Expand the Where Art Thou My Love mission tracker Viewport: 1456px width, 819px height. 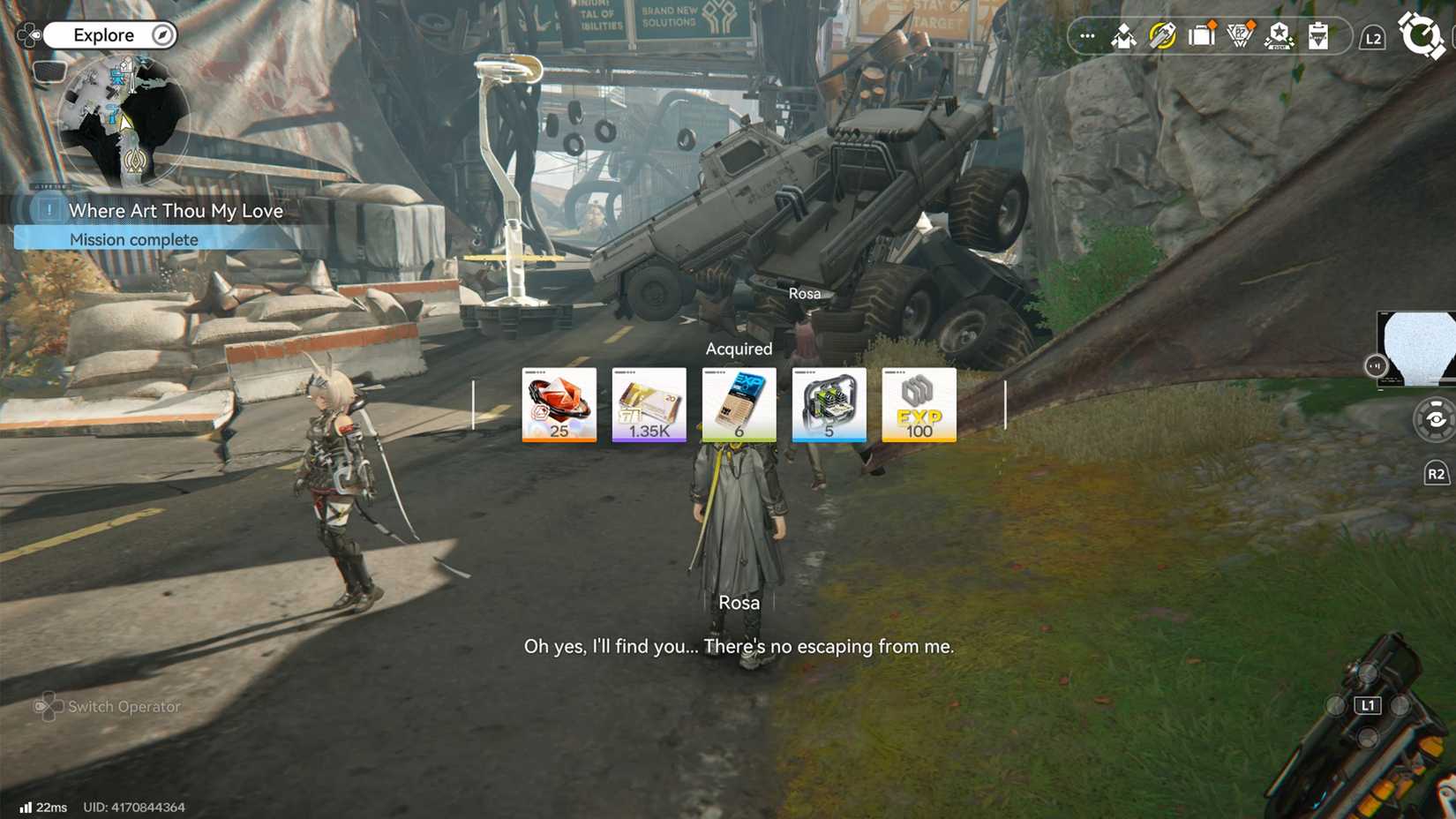point(168,211)
